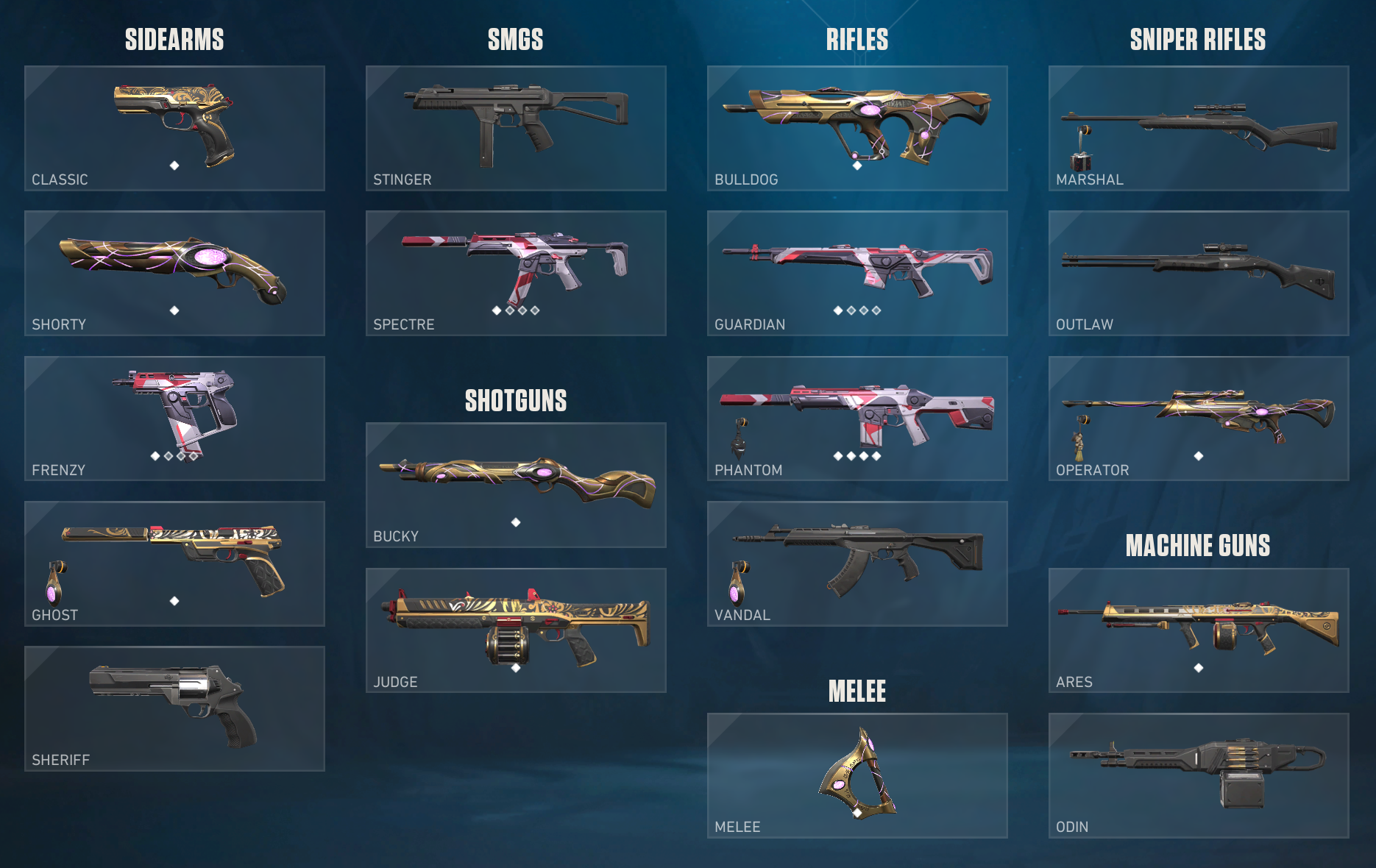Open the Bucky shotgun tile
Screen dimensions: 1376x868
click(x=516, y=485)
